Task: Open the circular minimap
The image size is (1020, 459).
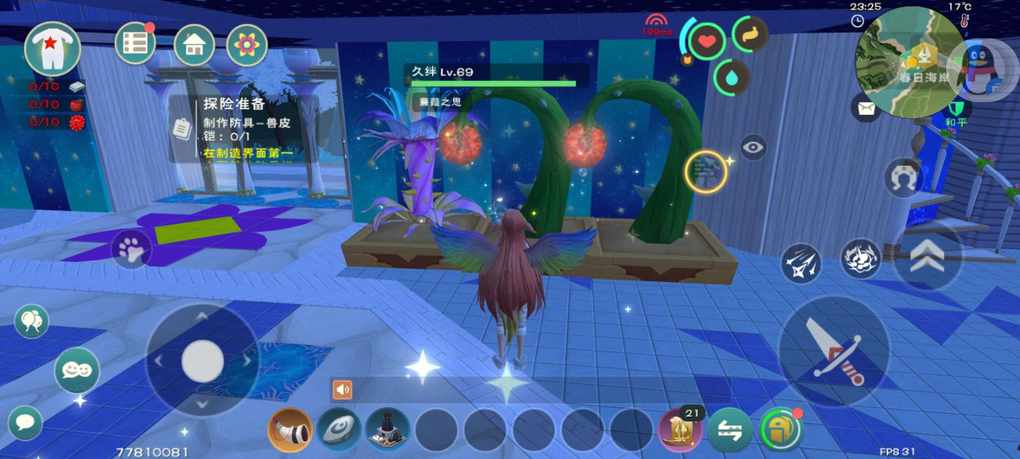Action: [909, 60]
